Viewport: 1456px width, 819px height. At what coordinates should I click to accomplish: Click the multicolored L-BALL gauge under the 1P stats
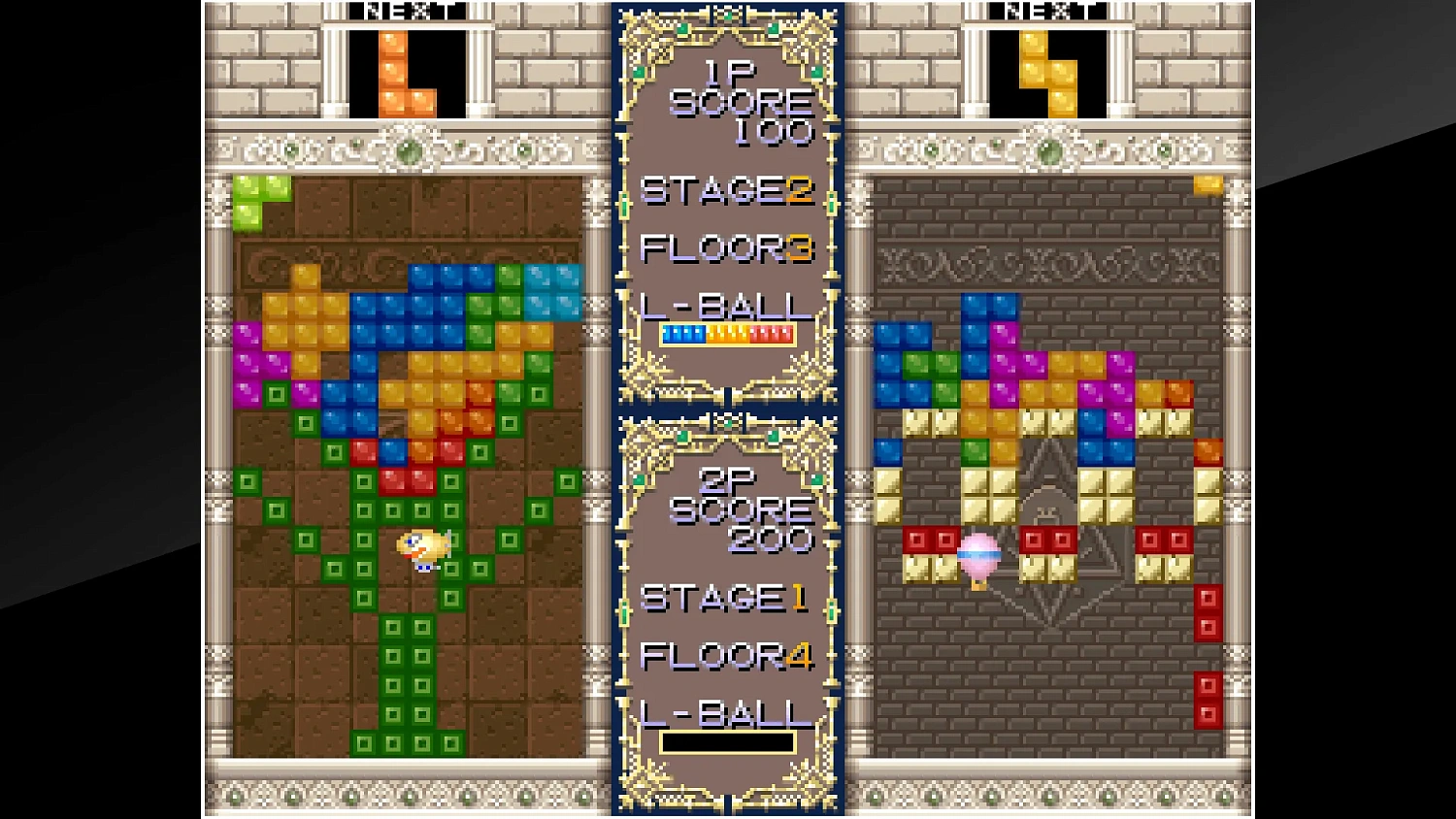728,335
